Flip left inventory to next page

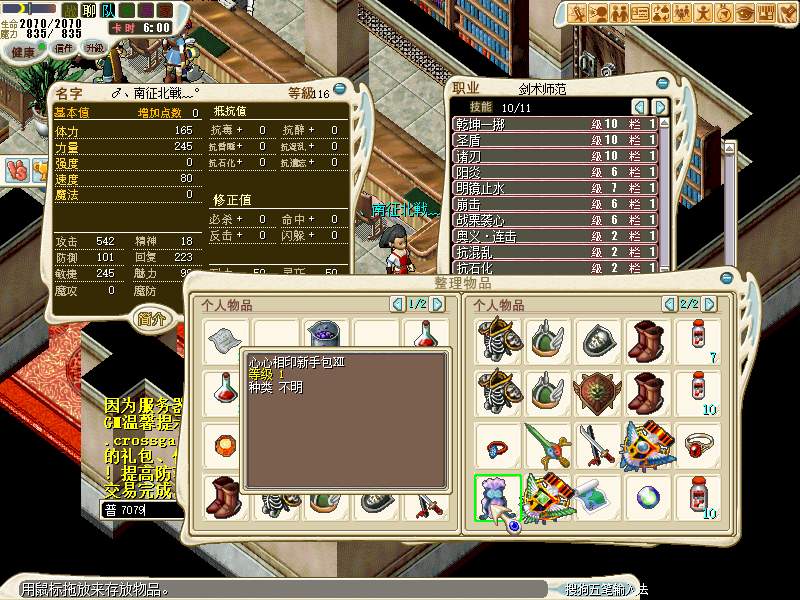pos(438,304)
